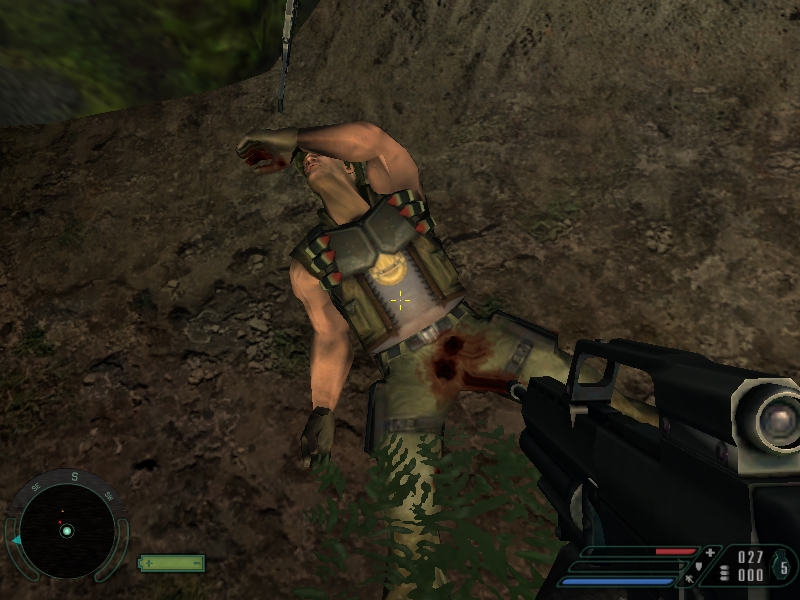Click the armor shield icon
Screen dimensions: 800x600
pos(697,565)
